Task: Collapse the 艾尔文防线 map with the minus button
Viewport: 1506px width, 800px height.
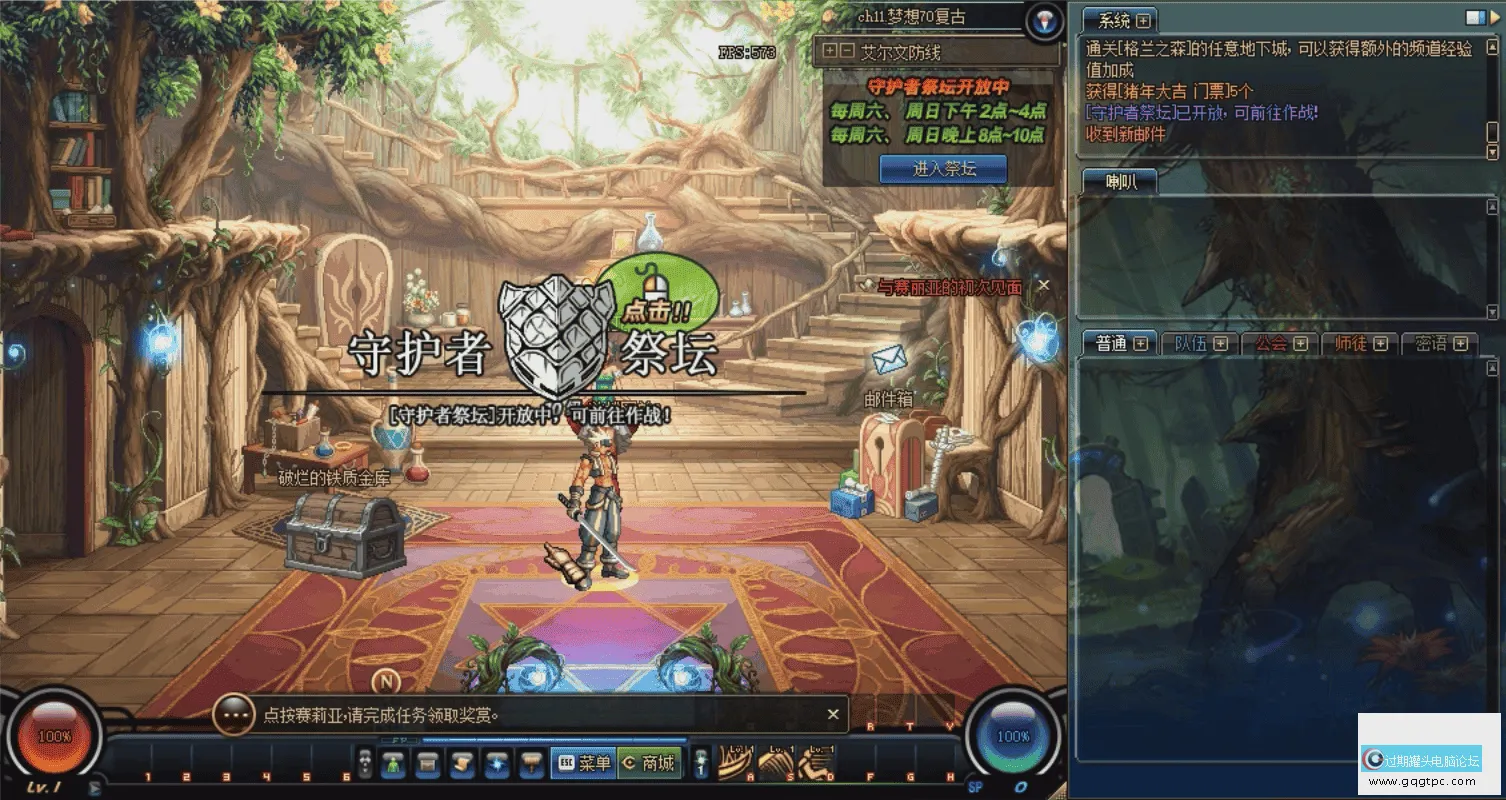Action: [x=846, y=51]
